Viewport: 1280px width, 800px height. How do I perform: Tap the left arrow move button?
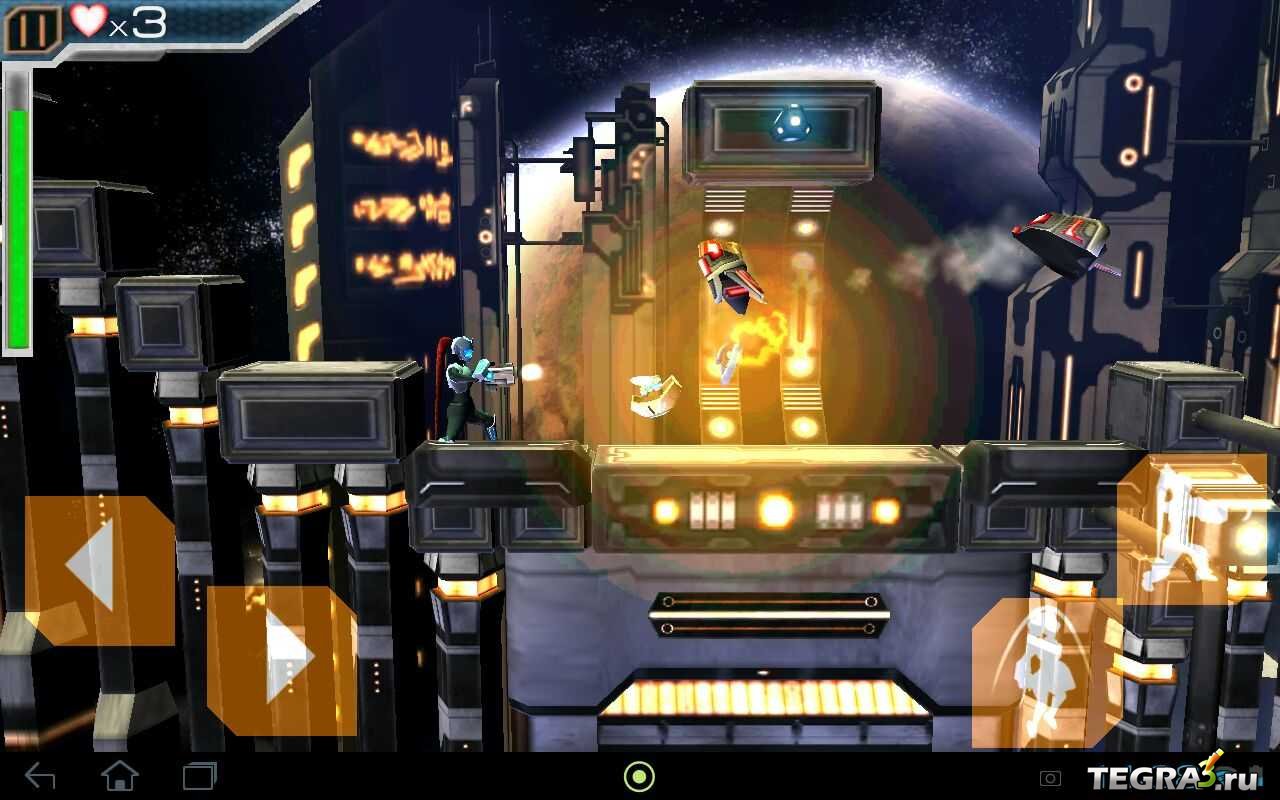point(99,570)
